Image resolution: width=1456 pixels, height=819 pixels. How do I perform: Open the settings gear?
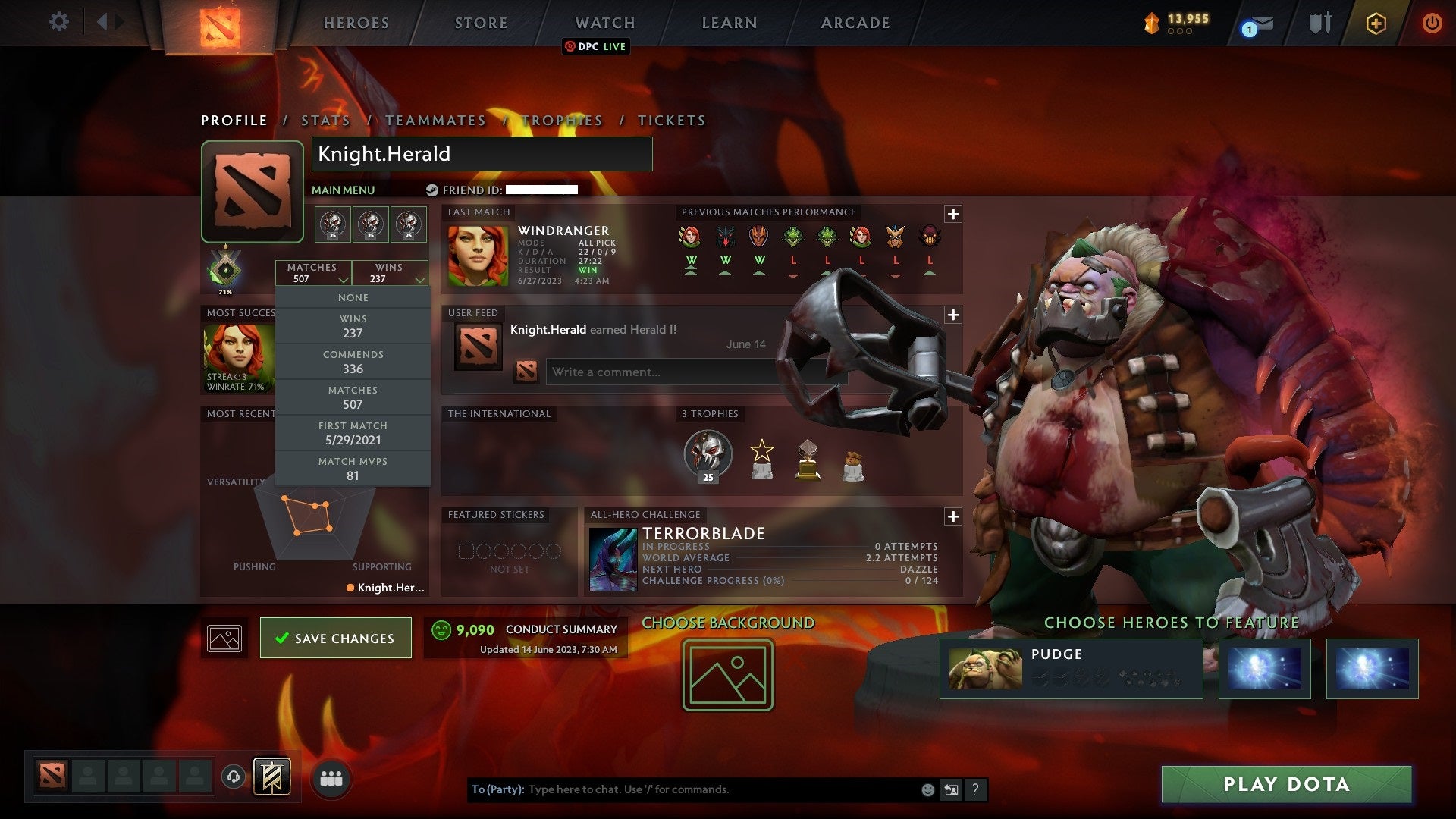[59, 22]
